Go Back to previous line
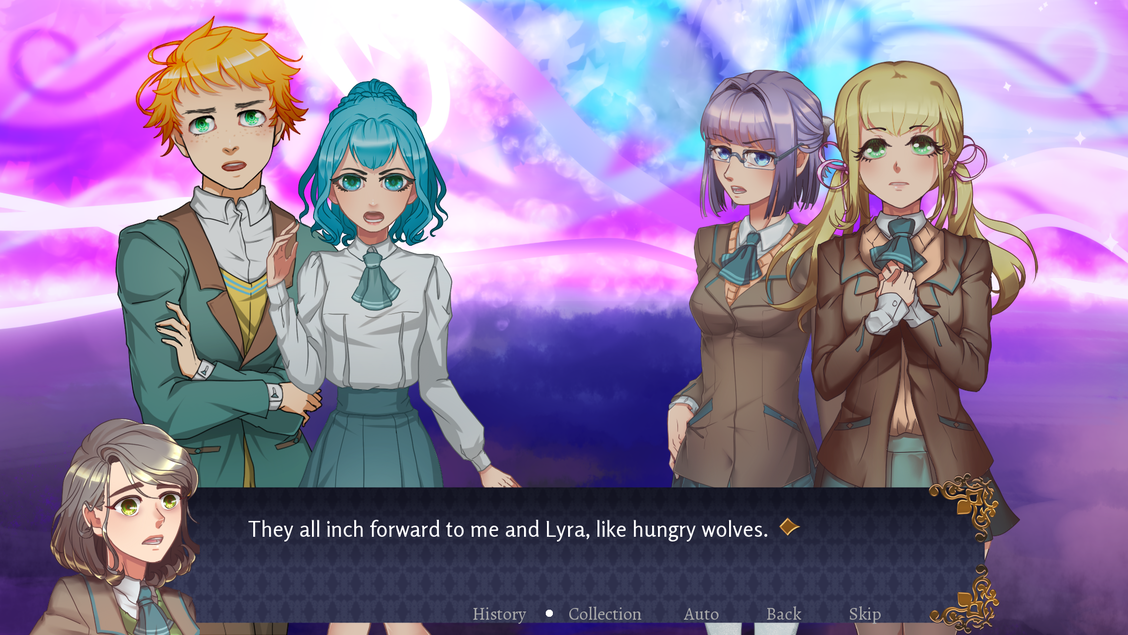Viewport: 1128px width, 635px height. coord(784,614)
